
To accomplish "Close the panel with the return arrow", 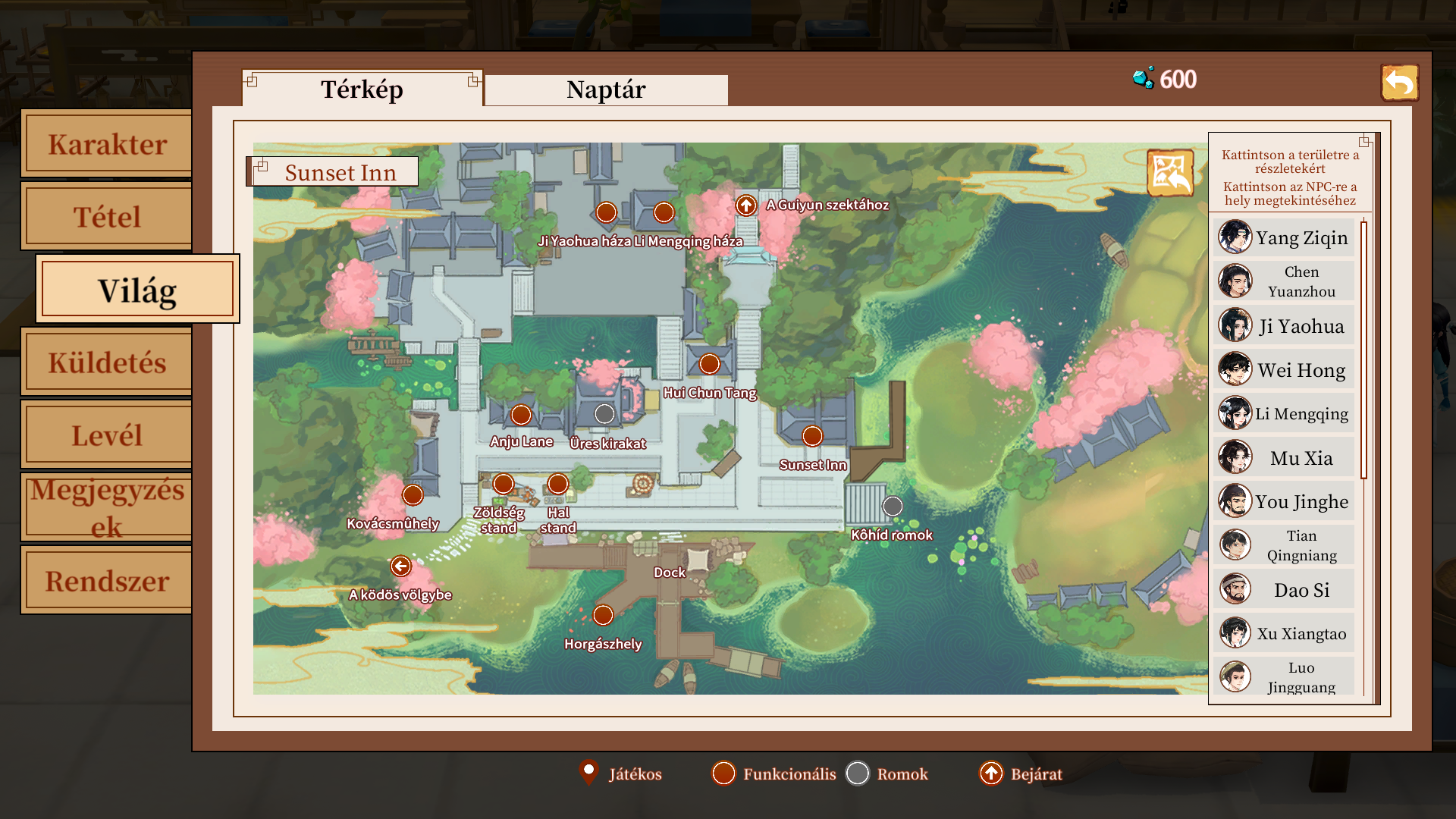I will pyautogui.click(x=1399, y=83).
